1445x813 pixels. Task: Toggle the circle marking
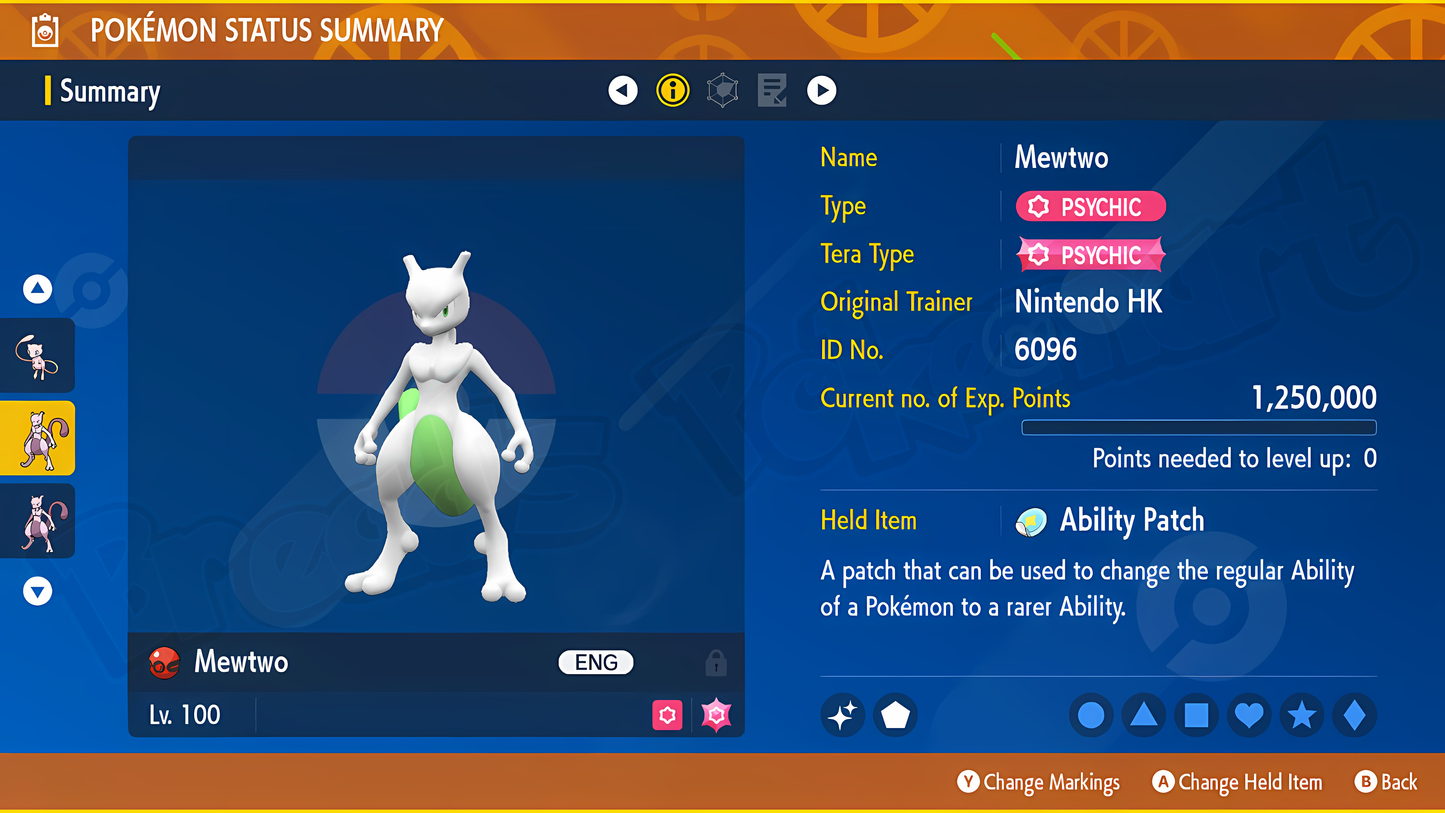click(1091, 715)
